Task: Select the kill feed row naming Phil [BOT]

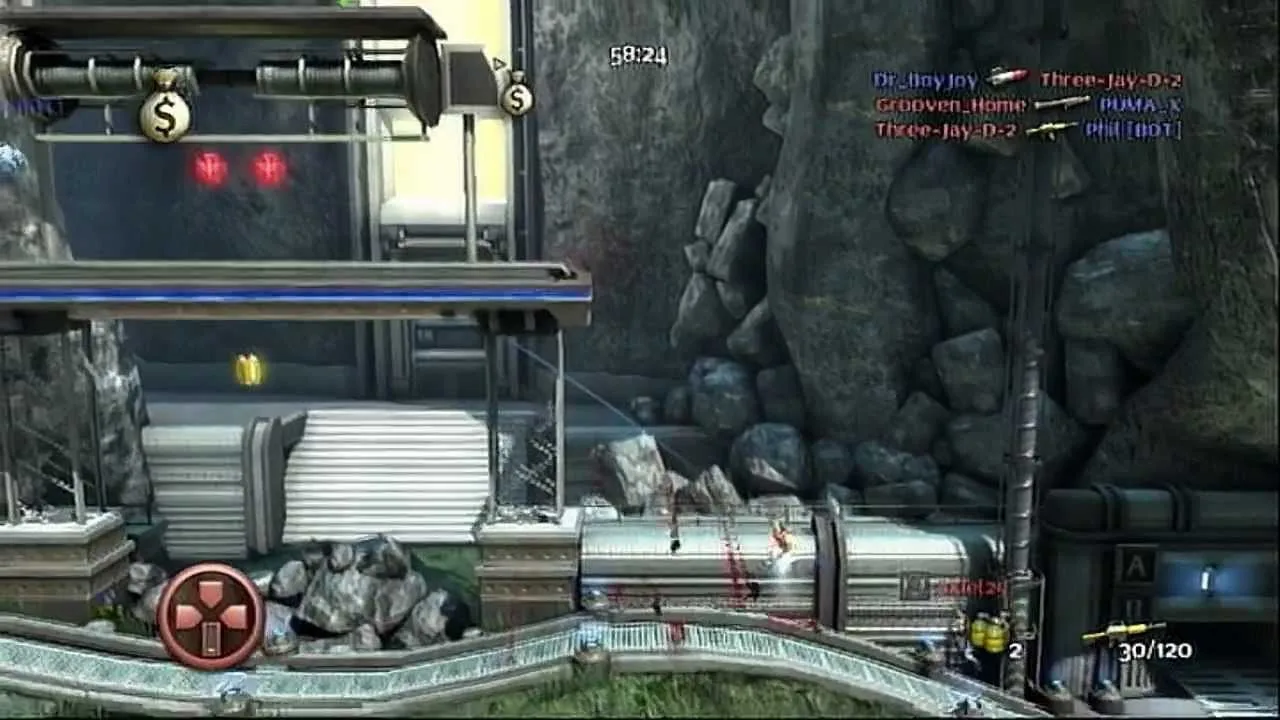Action: (x=1028, y=129)
